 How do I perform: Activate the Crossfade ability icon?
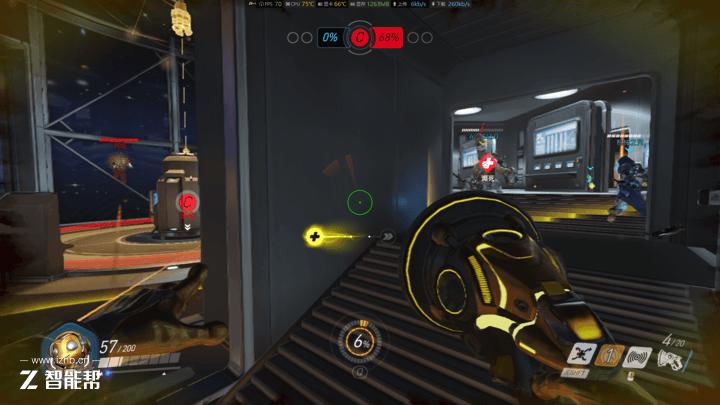coord(581,354)
